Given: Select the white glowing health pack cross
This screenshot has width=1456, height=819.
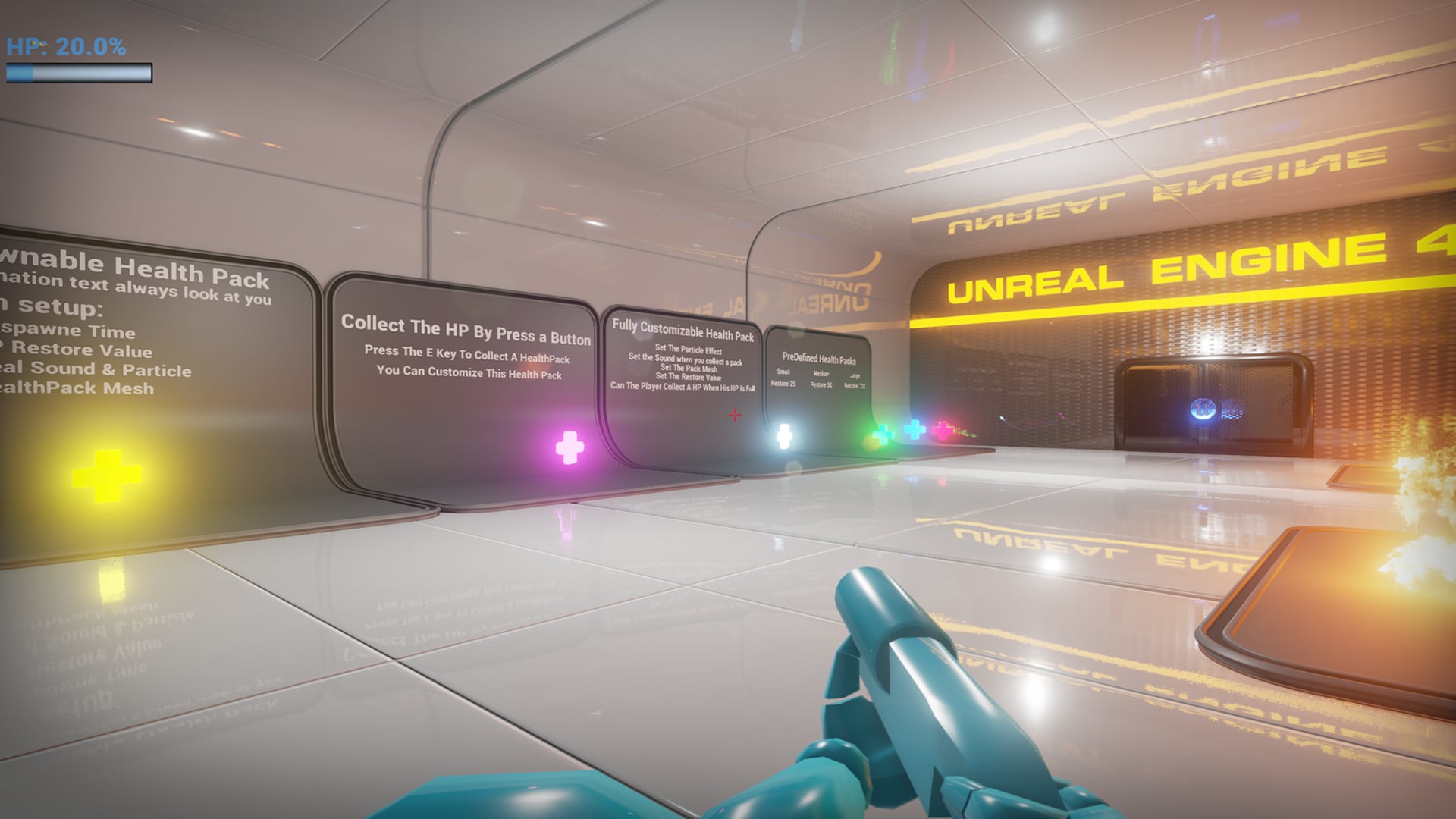Looking at the screenshot, I should 785,435.
